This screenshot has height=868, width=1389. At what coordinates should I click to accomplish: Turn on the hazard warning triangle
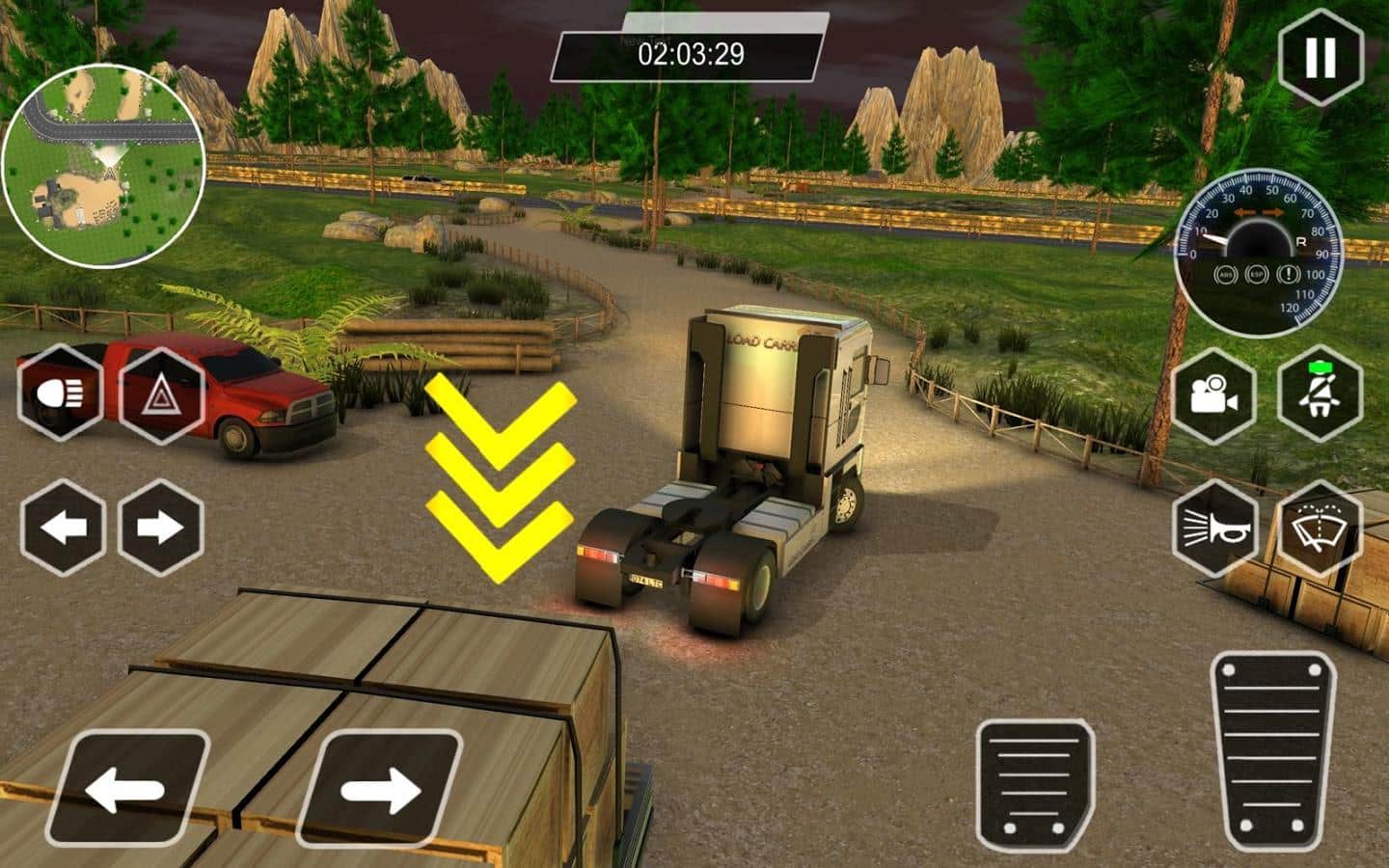pyautogui.click(x=160, y=393)
